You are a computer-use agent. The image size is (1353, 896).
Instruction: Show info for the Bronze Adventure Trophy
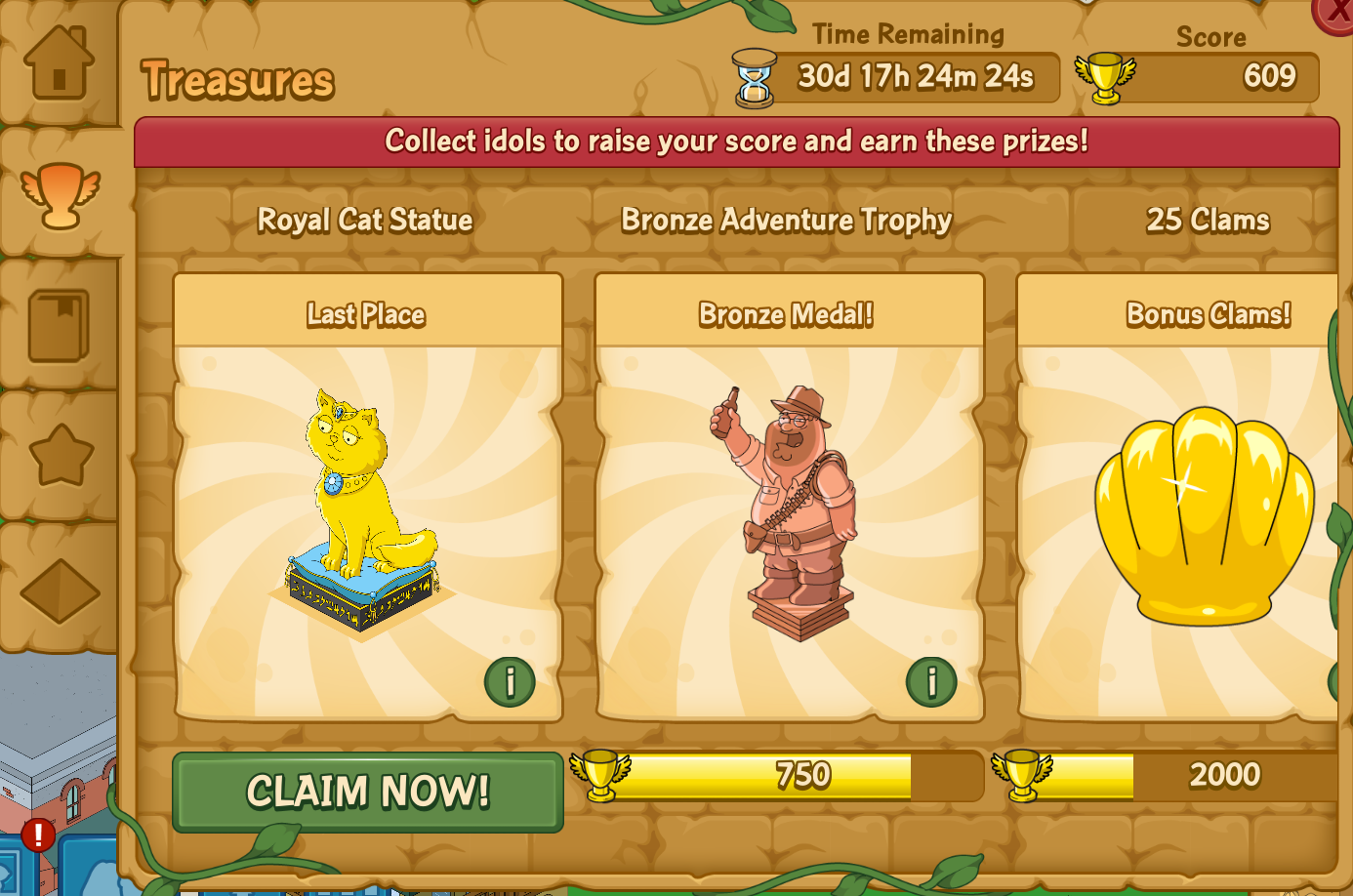click(x=931, y=681)
